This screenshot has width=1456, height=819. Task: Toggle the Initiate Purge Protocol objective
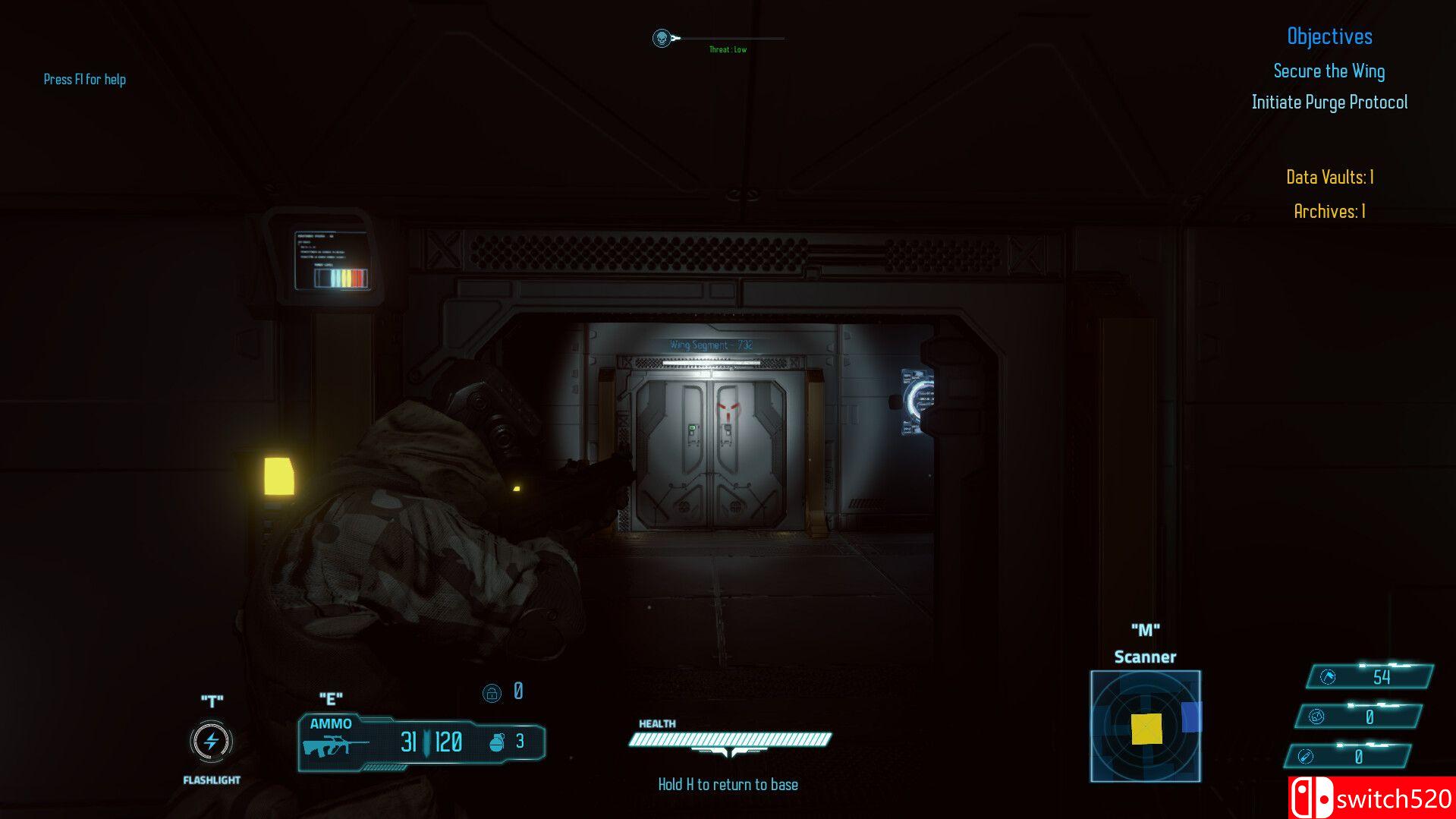pyautogui.click(x=1329, y=102)
